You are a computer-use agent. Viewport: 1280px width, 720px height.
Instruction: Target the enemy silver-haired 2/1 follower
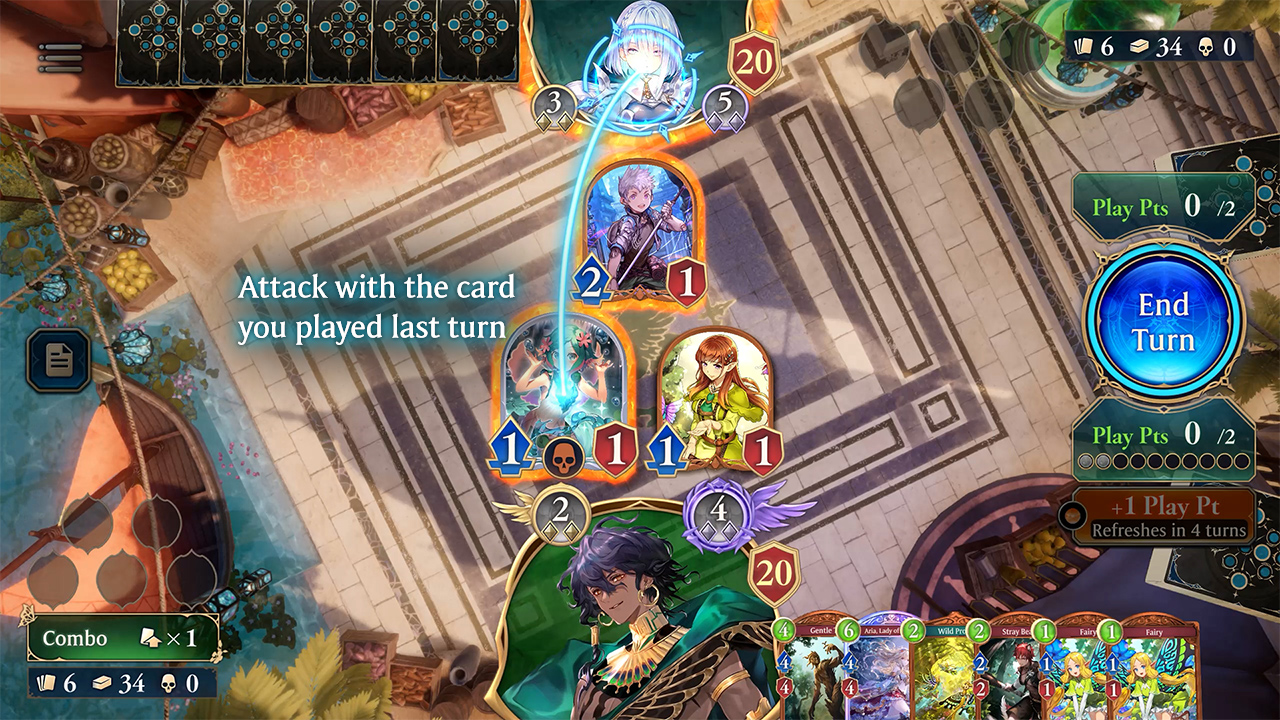[644, 235]
